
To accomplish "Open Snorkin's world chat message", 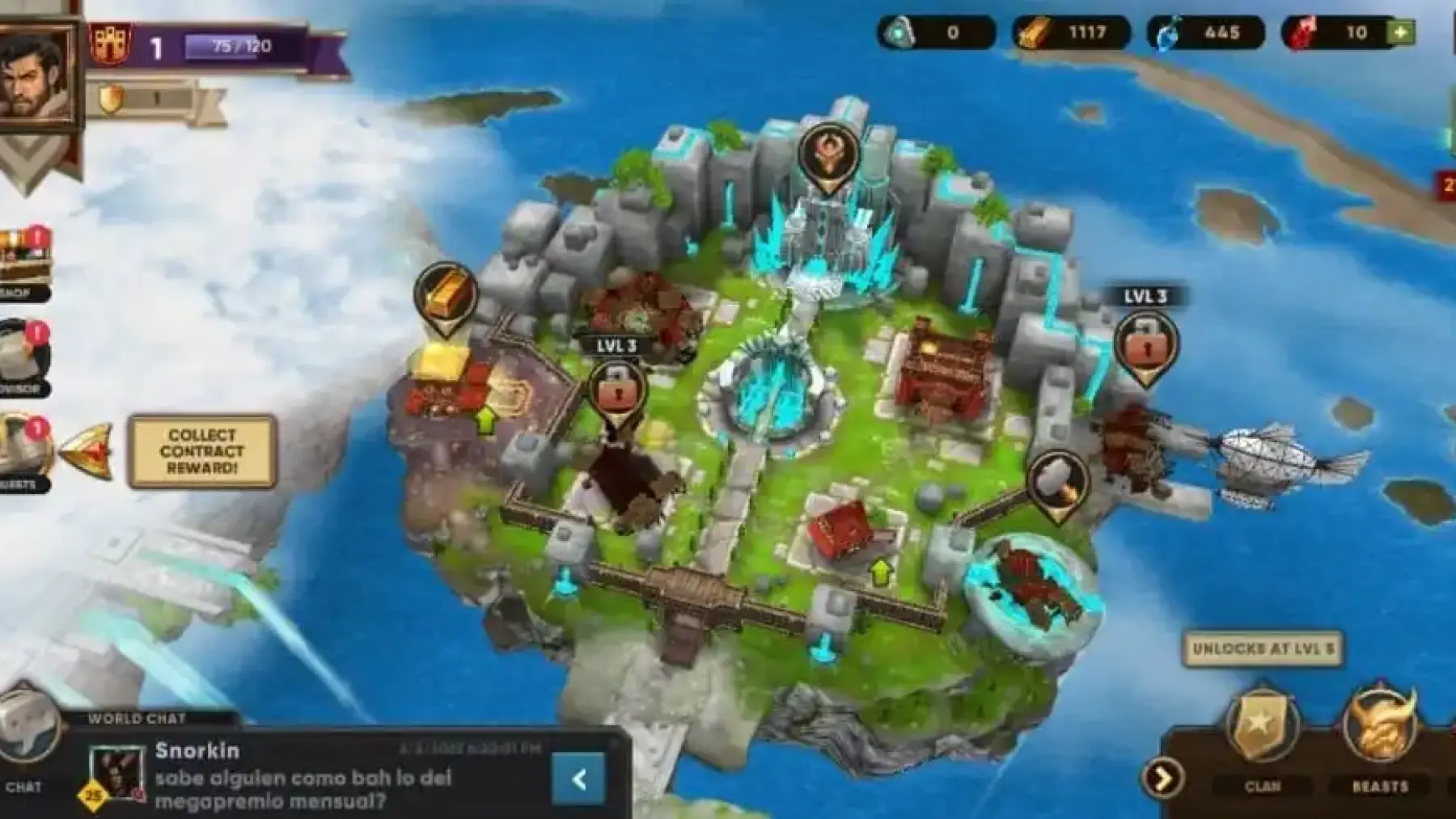I will 324,778.
